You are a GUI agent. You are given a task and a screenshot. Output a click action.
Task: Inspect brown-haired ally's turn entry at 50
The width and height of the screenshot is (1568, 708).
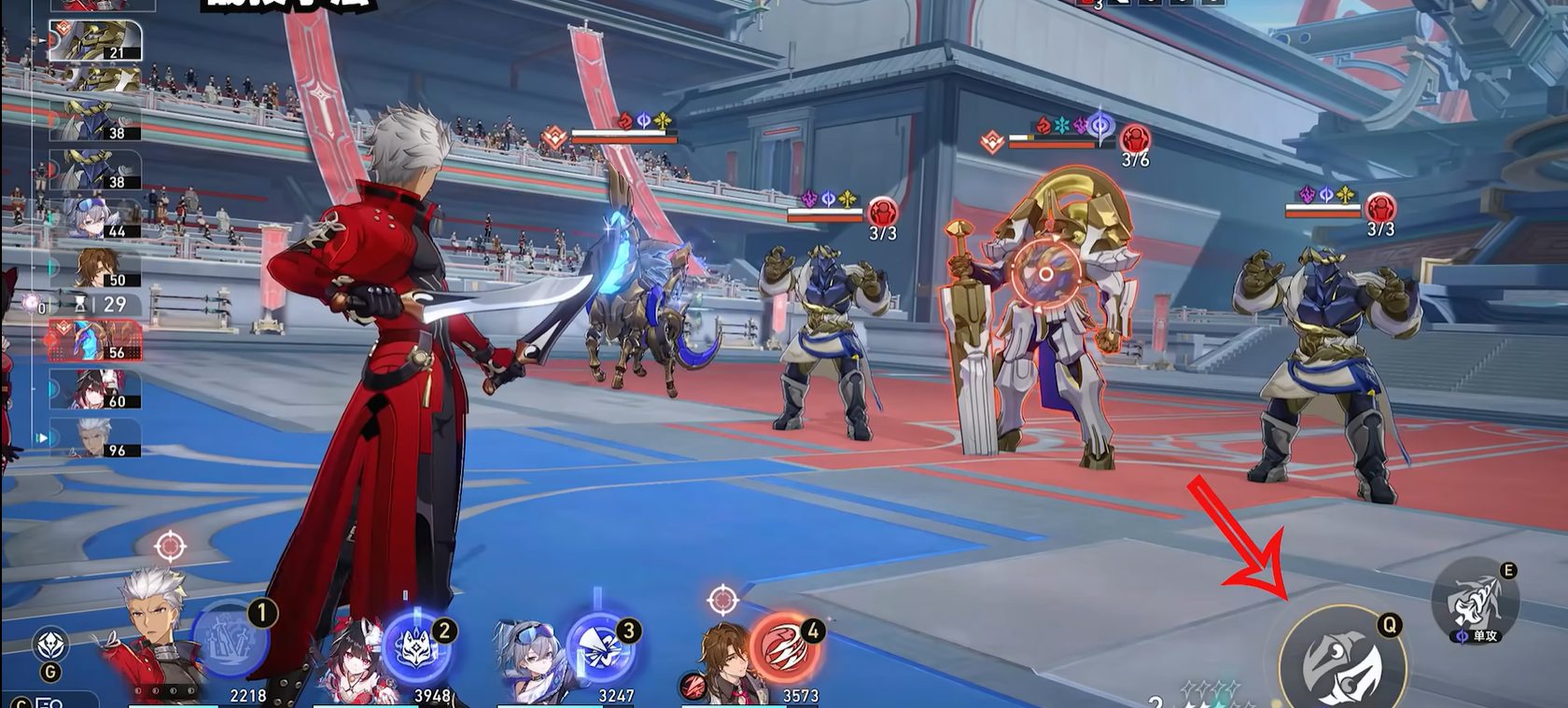[96, 268]
